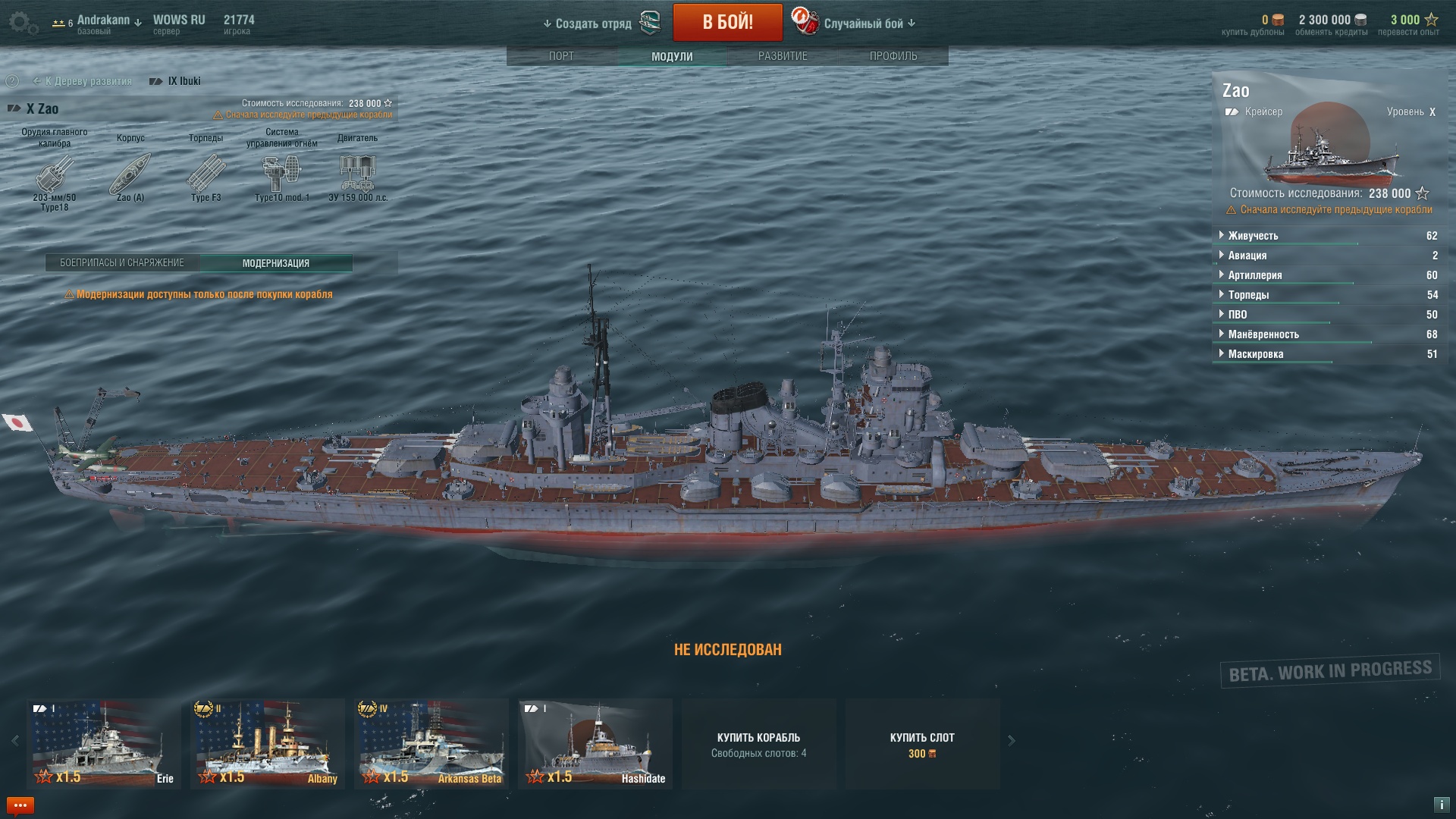Select the Albany ship in carousel
The image size is (1456, 819).
268,743
